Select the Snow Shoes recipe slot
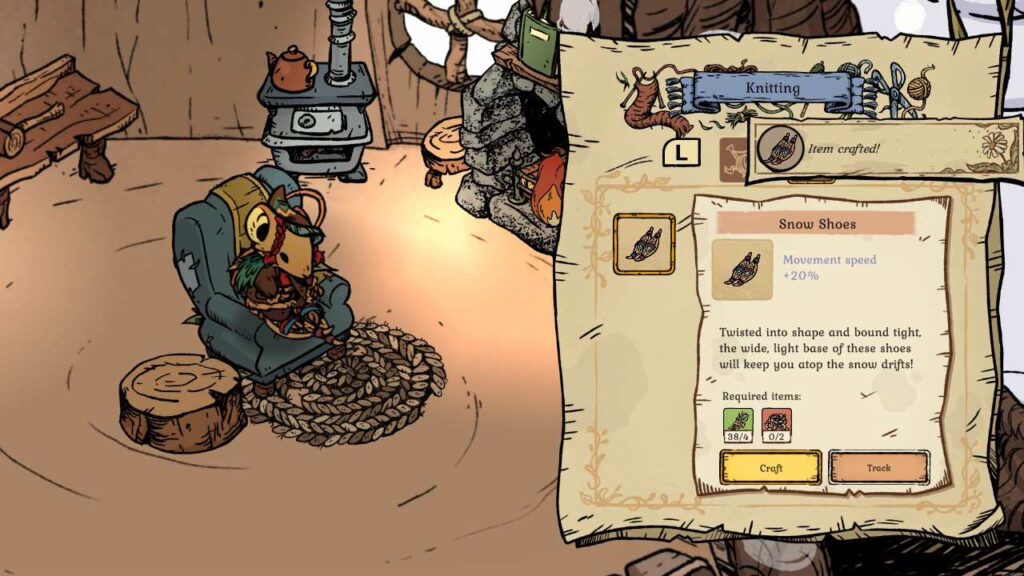Image resolution: width=1024 pixels, height=576 pixels. pos(643,244)
